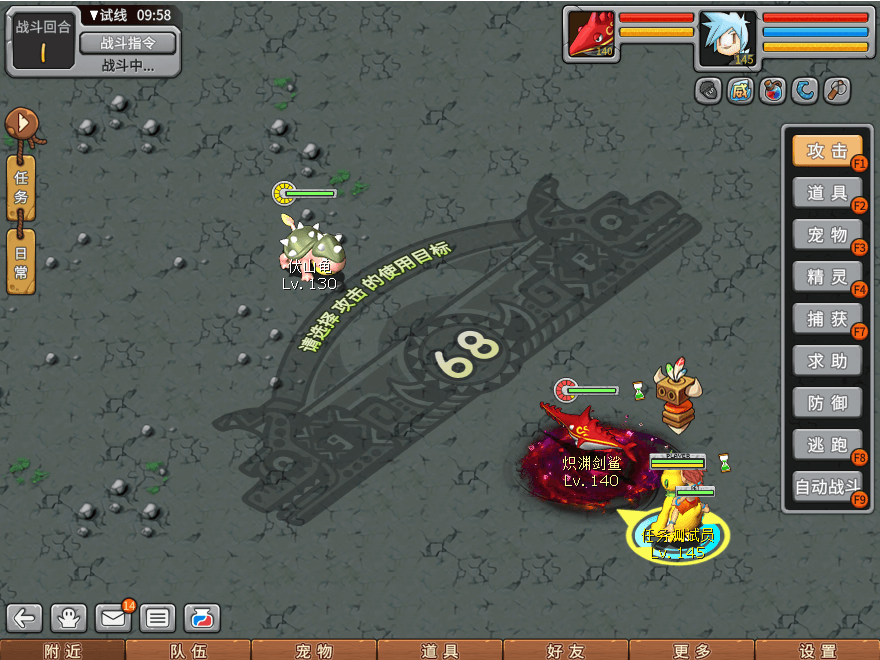Open the 战斗指令 battle orders button
Image resolution: width=880 pixels, height=660 pixels.
(127, 43)
